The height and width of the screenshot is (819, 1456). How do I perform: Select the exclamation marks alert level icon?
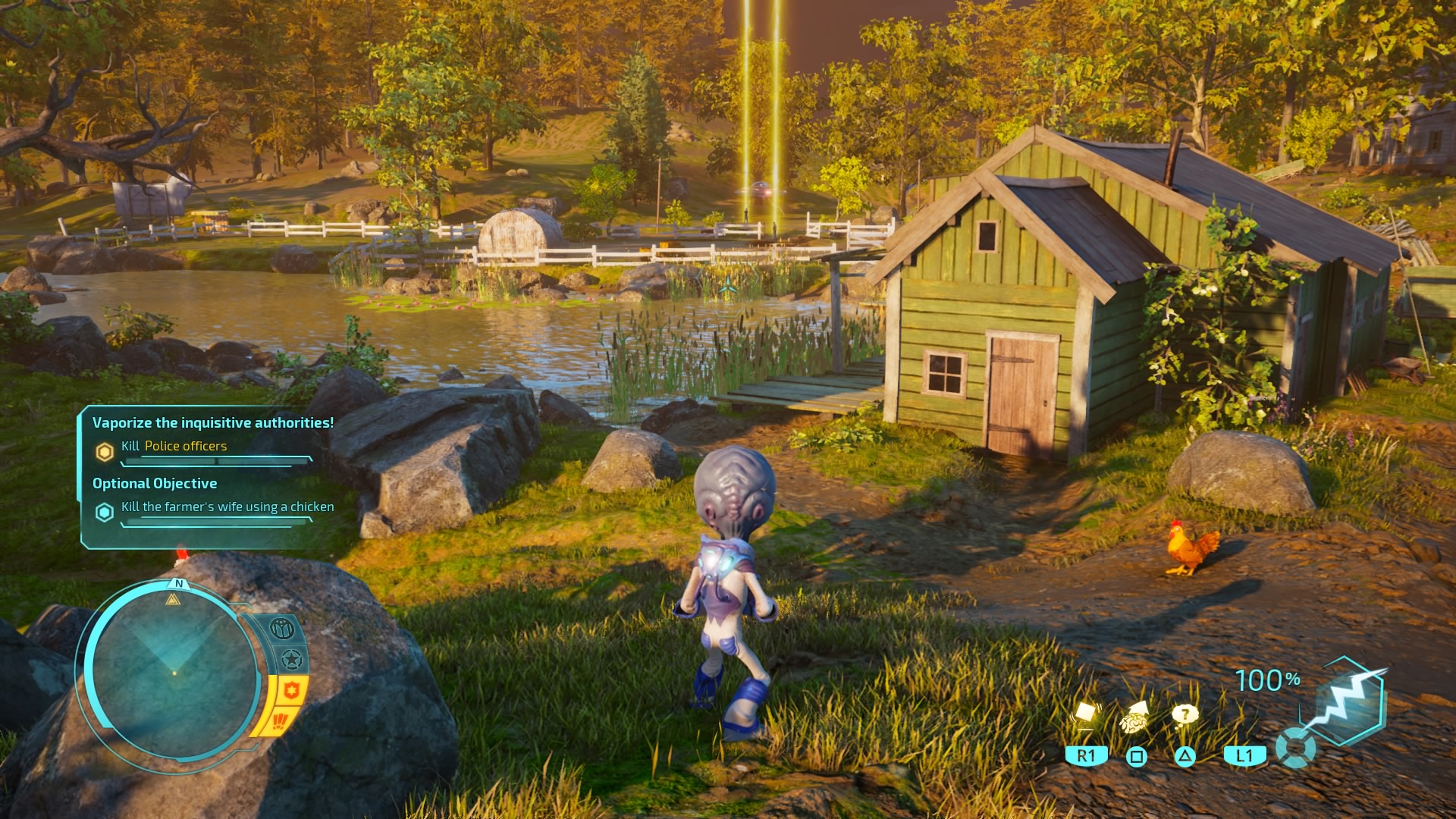click(x=279, y=721)
